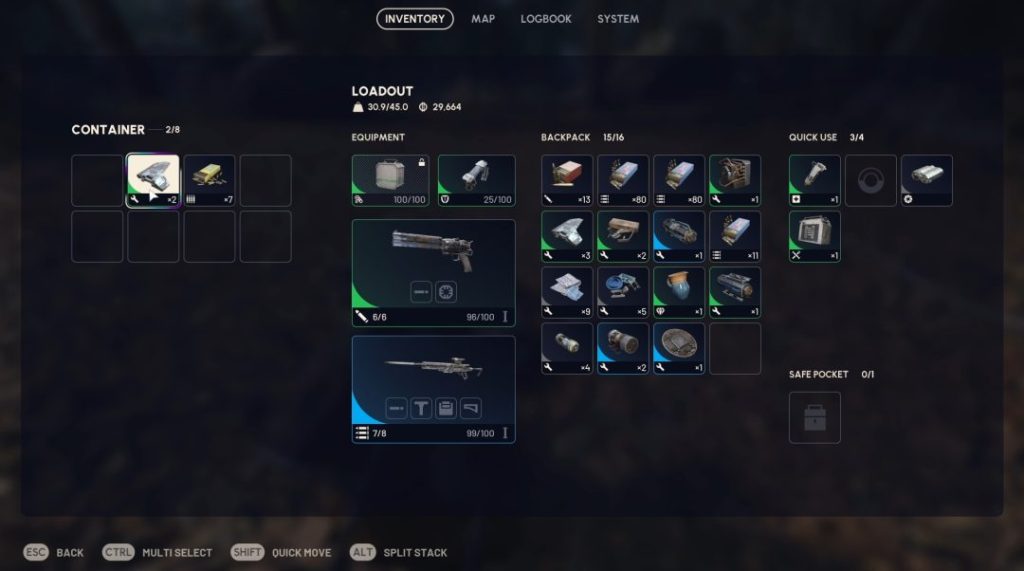Viewport: 1024px width, 571px height.
Task: Click the backpack ammo stack showing ×11
Action: point(735,236)
